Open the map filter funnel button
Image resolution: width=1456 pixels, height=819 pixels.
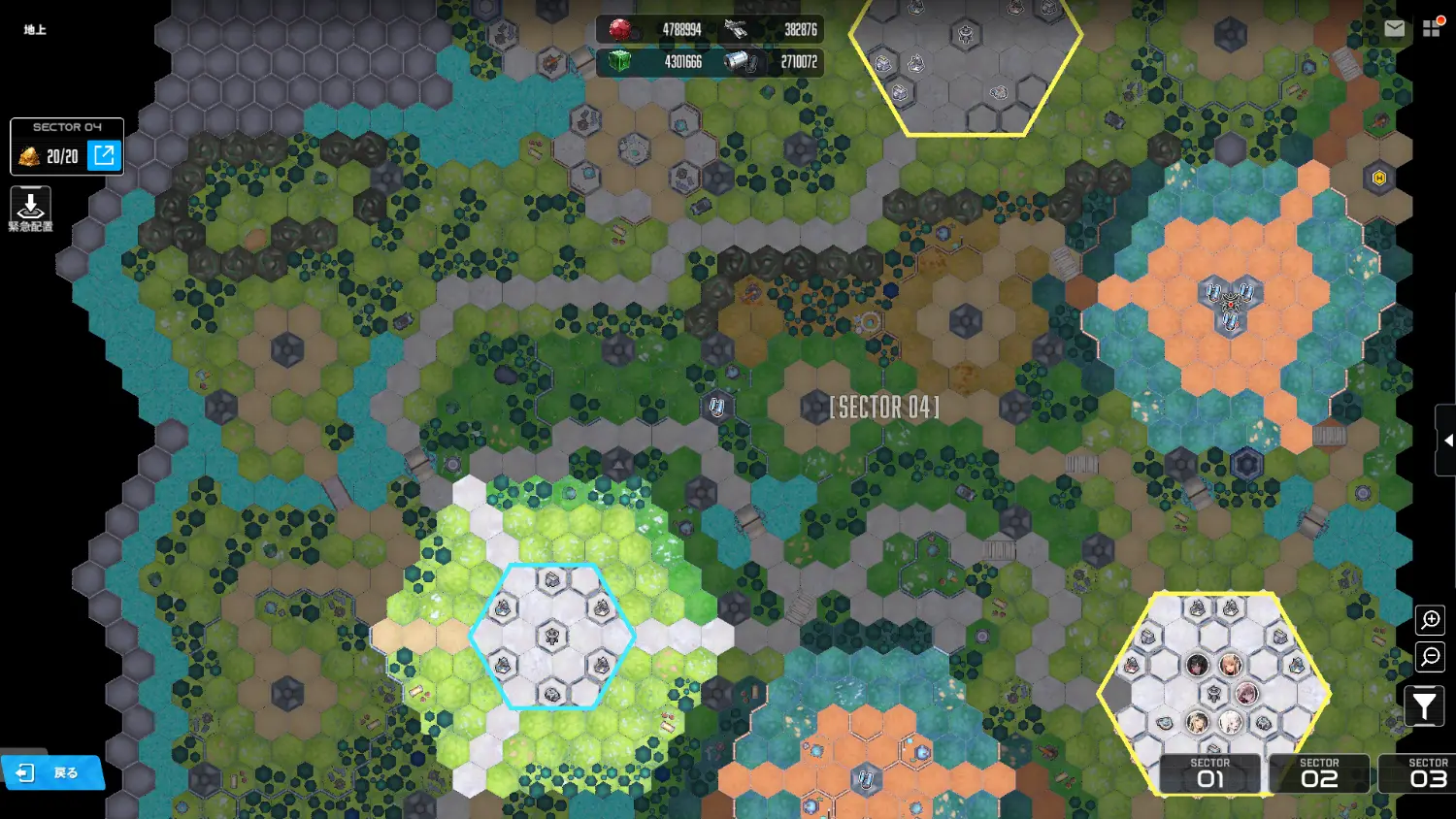click(1424, 705)
